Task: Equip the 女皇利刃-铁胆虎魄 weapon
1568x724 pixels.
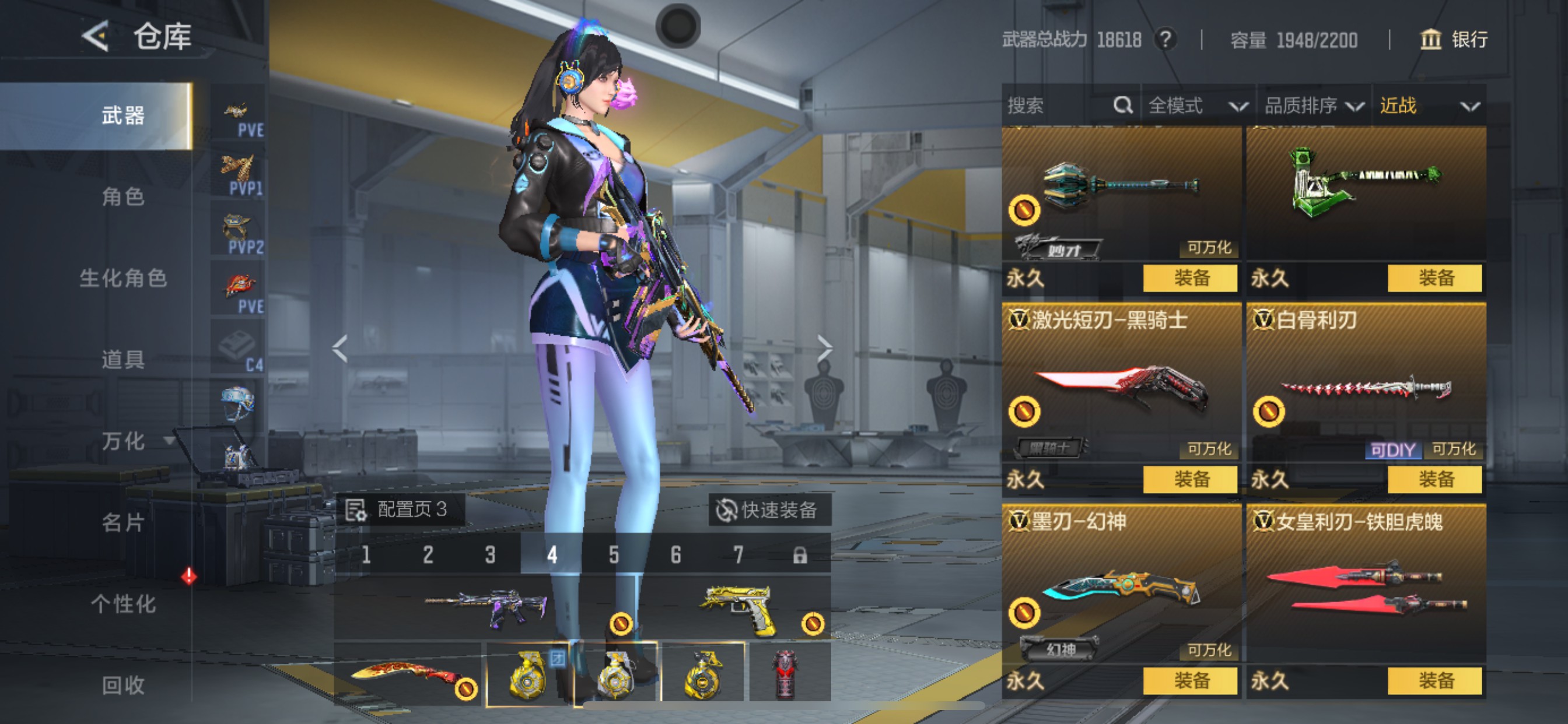Action: click(x=1434, y=680)
